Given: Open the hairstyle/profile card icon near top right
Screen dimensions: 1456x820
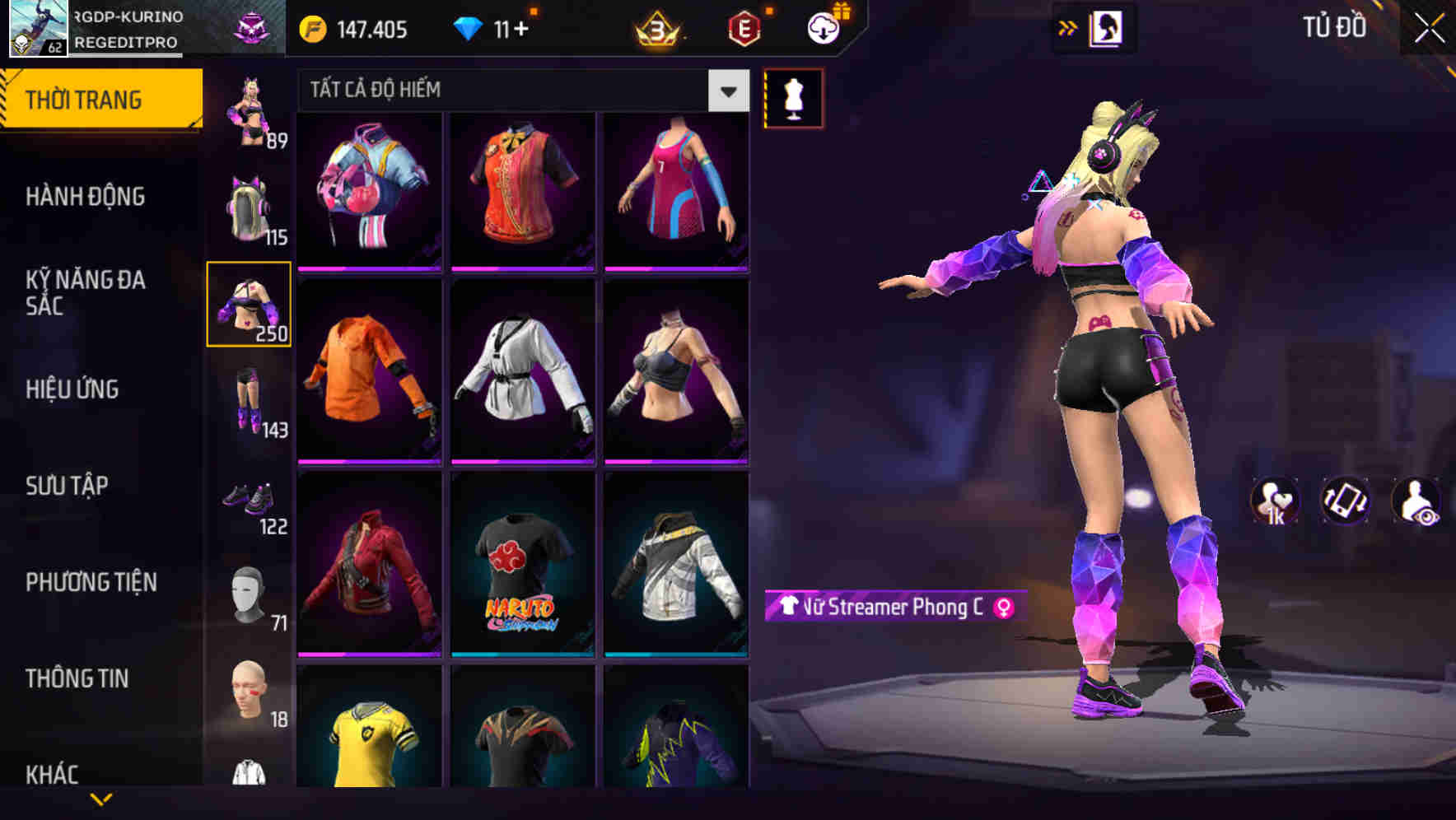Looking at the screenshot, I should click(1108, 27).
